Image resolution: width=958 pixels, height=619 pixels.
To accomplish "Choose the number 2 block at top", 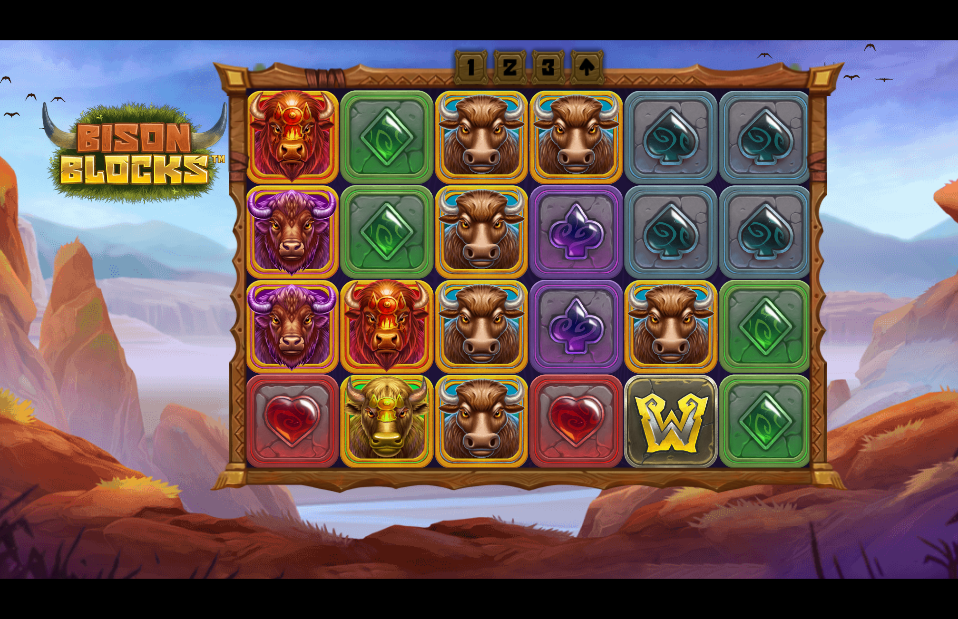I will [510, 68].
